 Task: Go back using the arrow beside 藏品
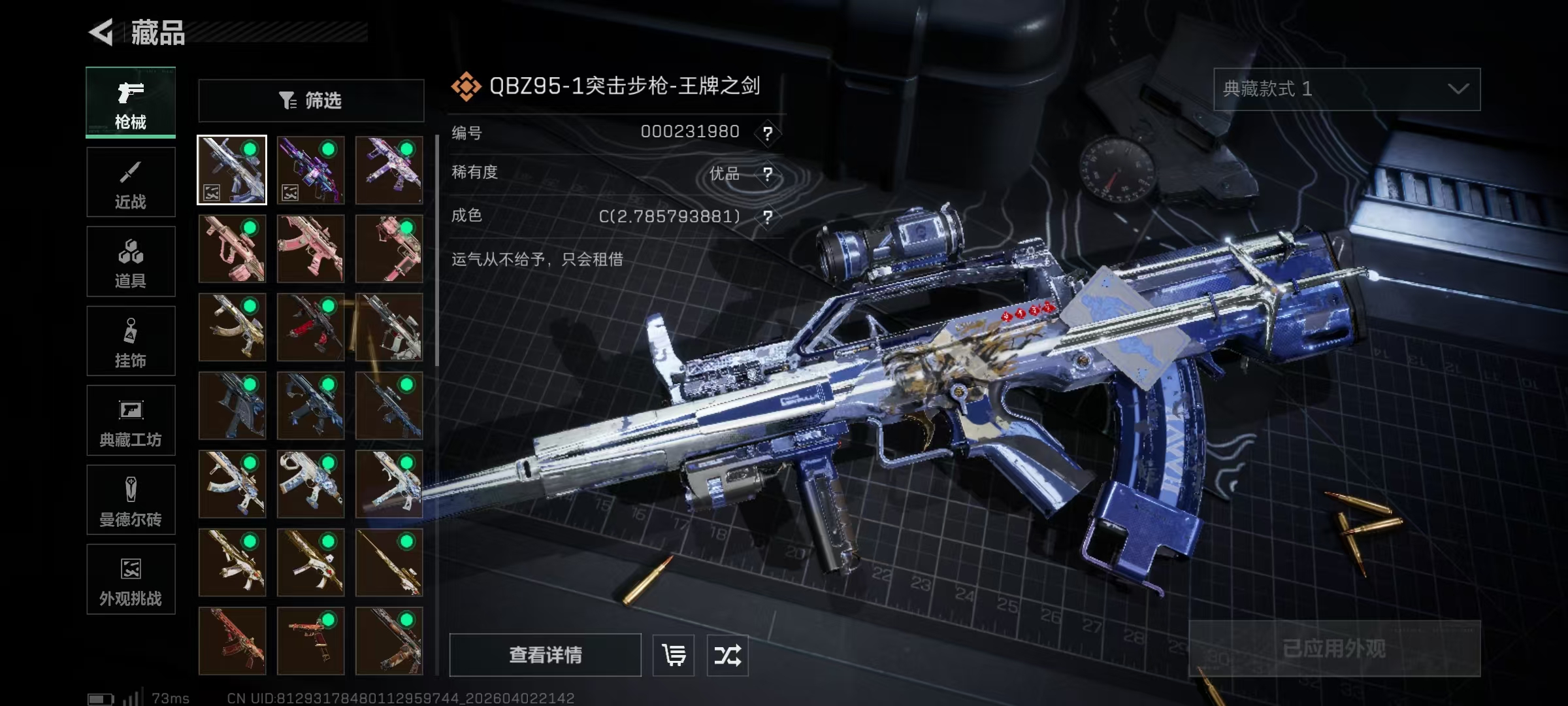click(x=101, y=32)
